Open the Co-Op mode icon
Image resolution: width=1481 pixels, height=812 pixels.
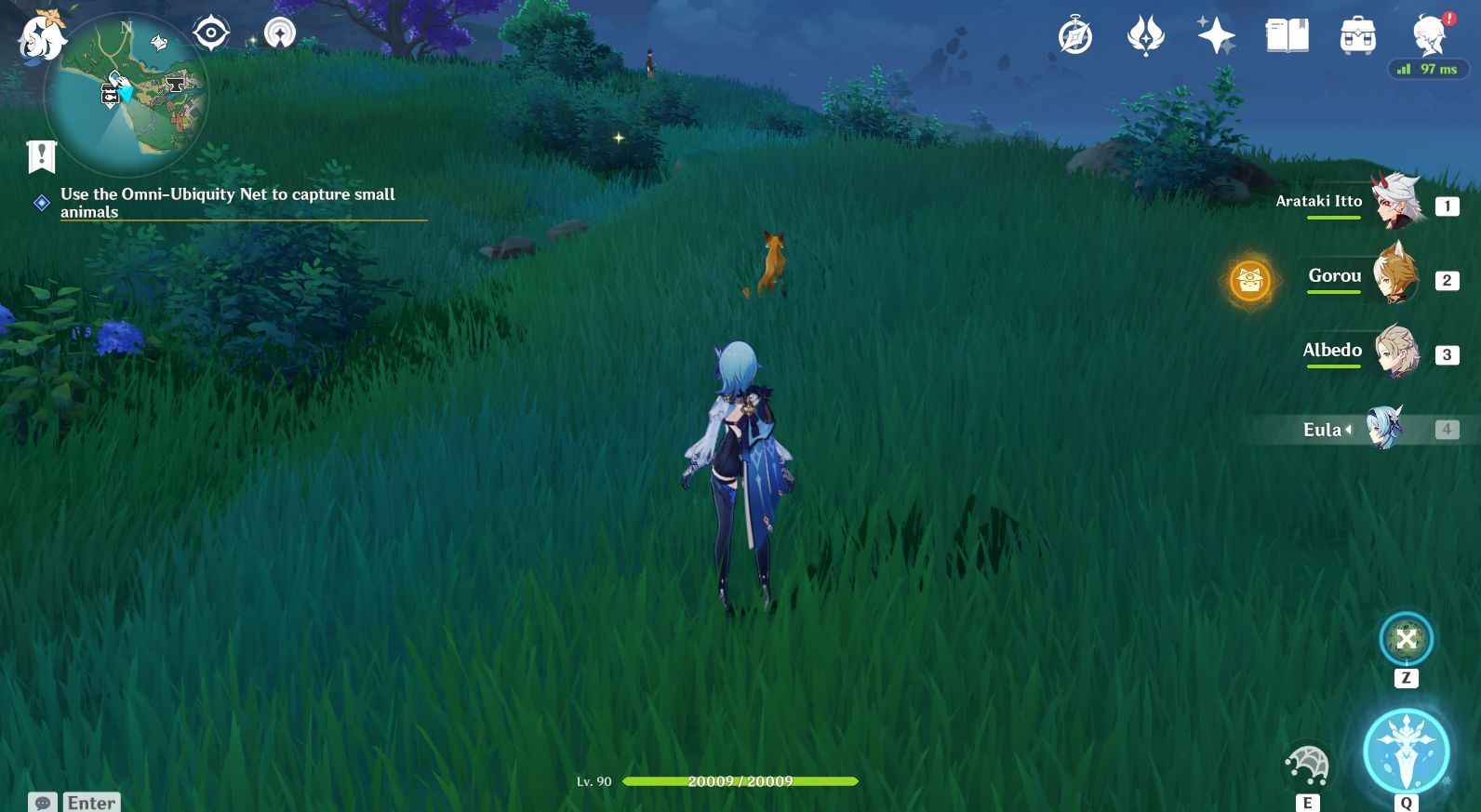(x=279, y=33)
